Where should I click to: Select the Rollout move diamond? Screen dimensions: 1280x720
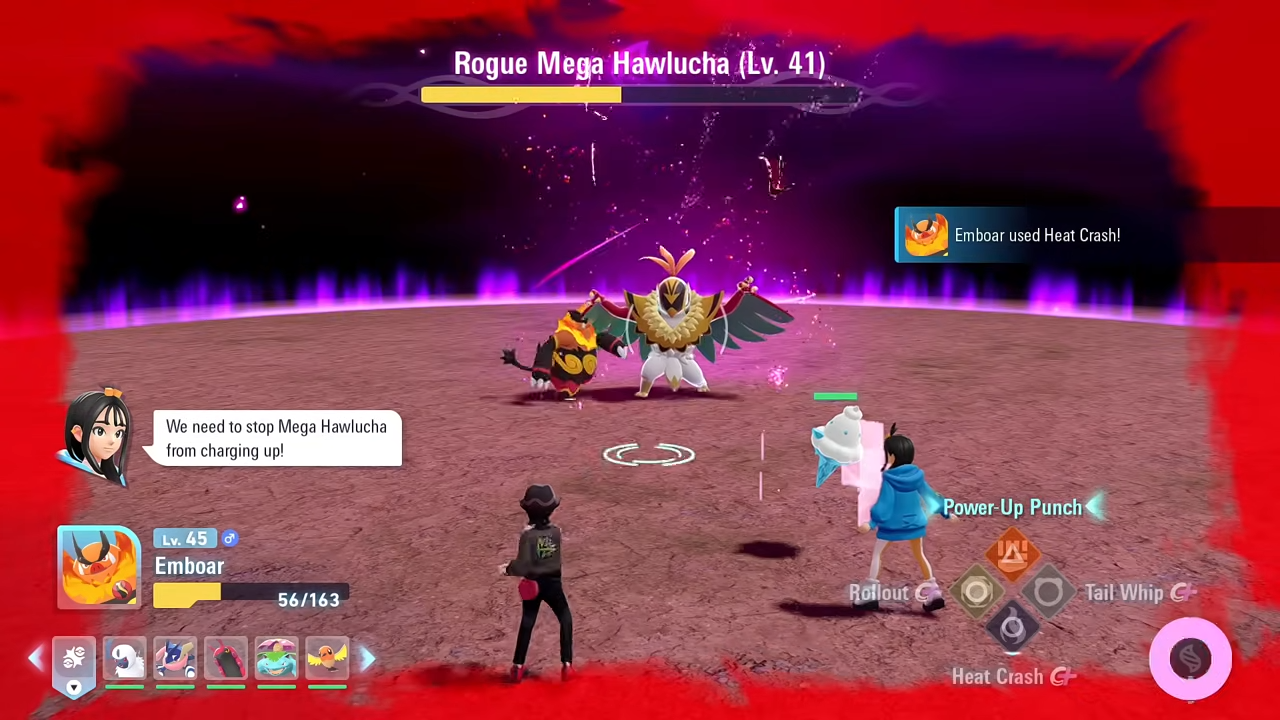click(x=976, y=592)
